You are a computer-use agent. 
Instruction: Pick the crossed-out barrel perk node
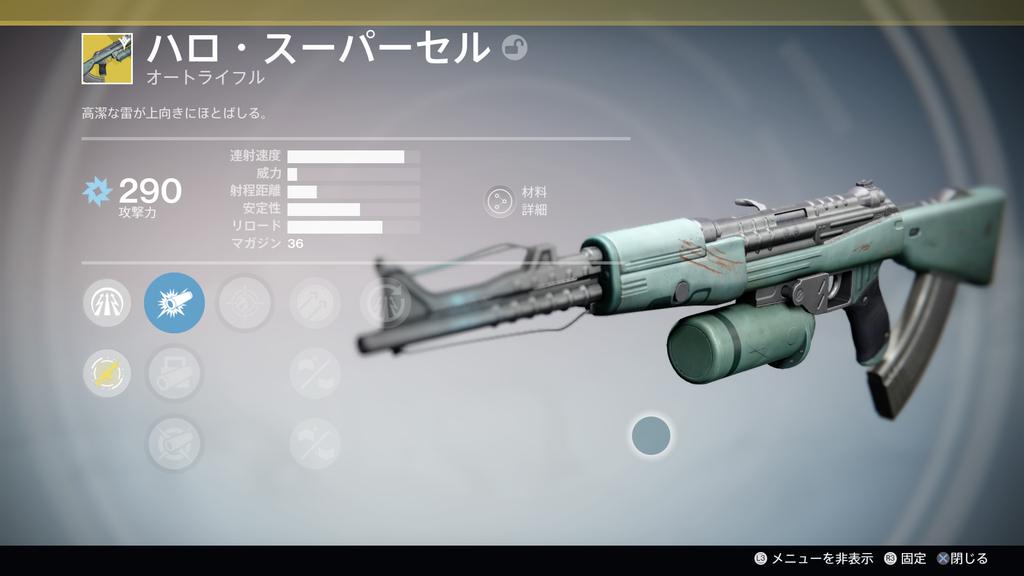[174, 443]
